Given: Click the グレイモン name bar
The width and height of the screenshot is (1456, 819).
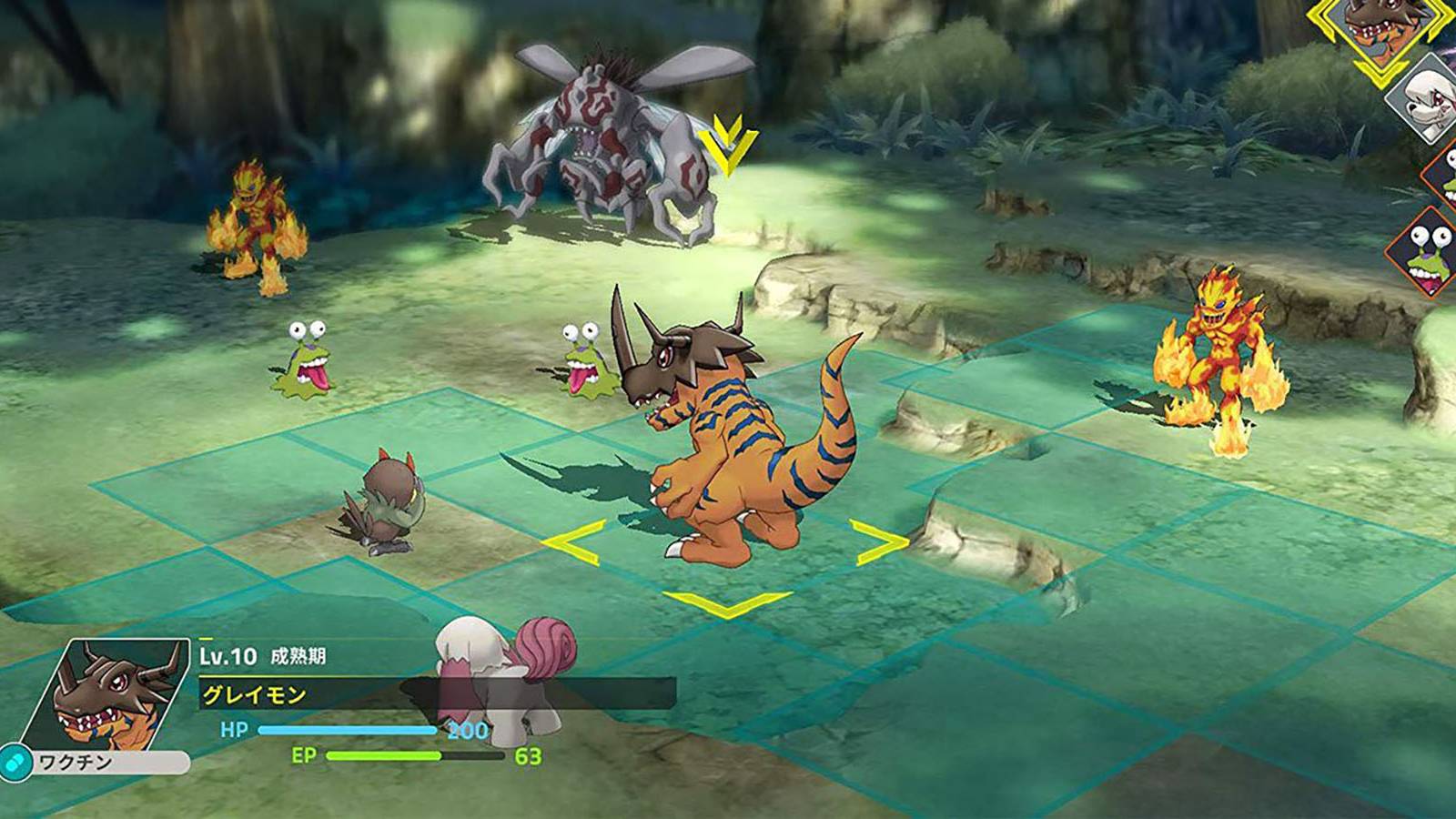Looking at the screenshot, I should 255,694.
